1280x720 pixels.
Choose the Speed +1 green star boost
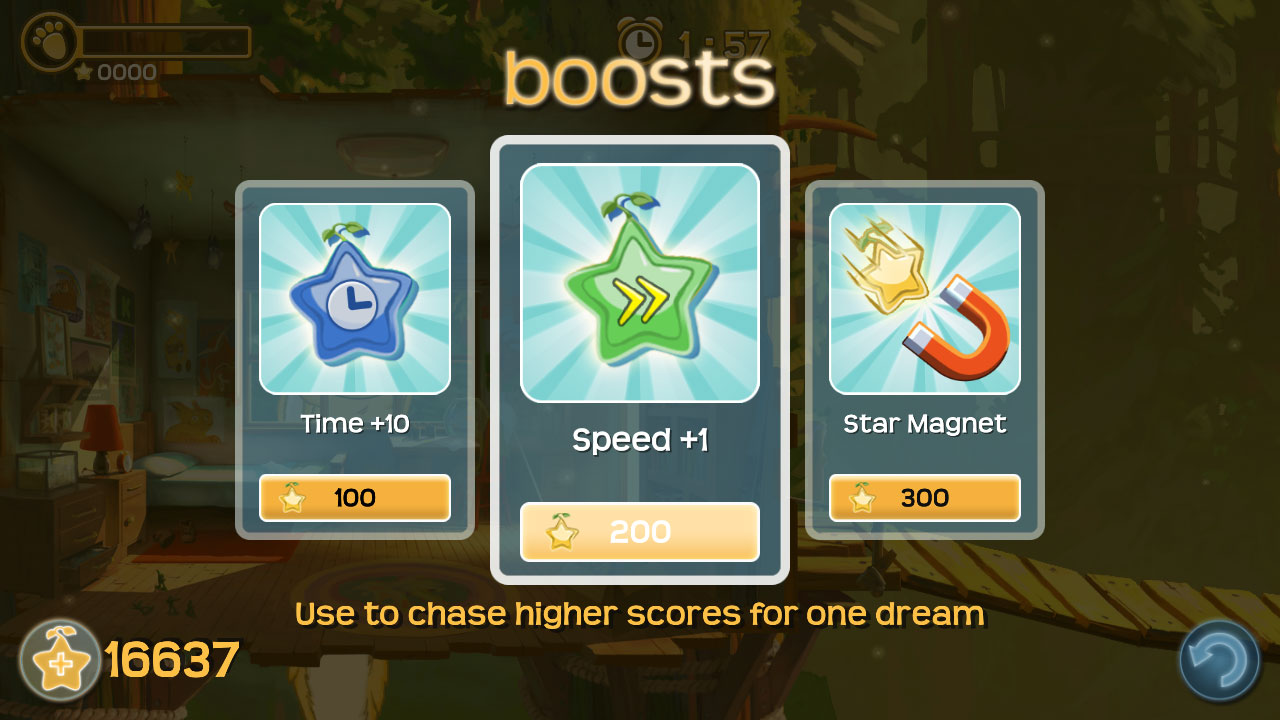[x=639, y=283]
